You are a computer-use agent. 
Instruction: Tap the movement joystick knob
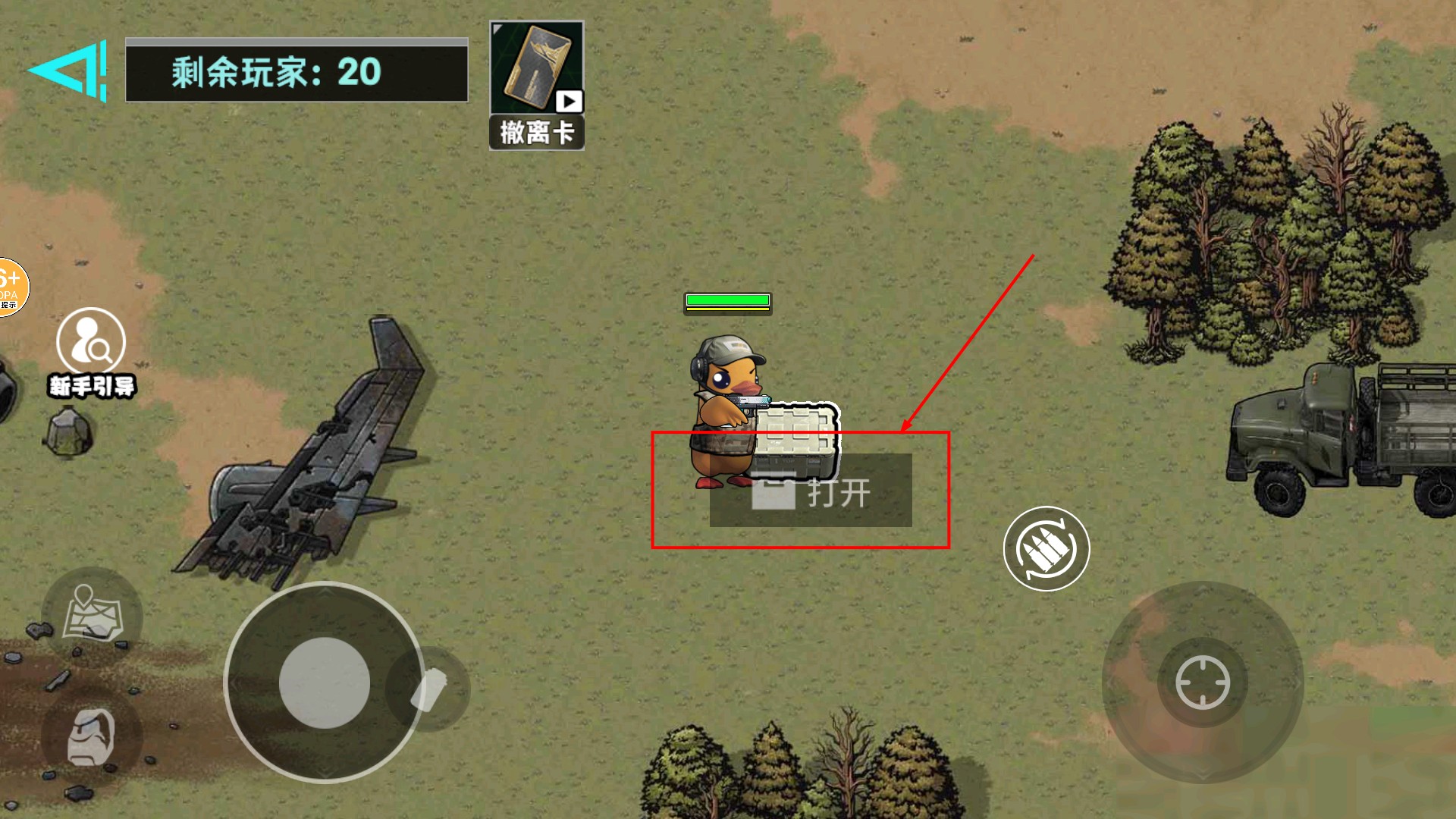point(325,682)
